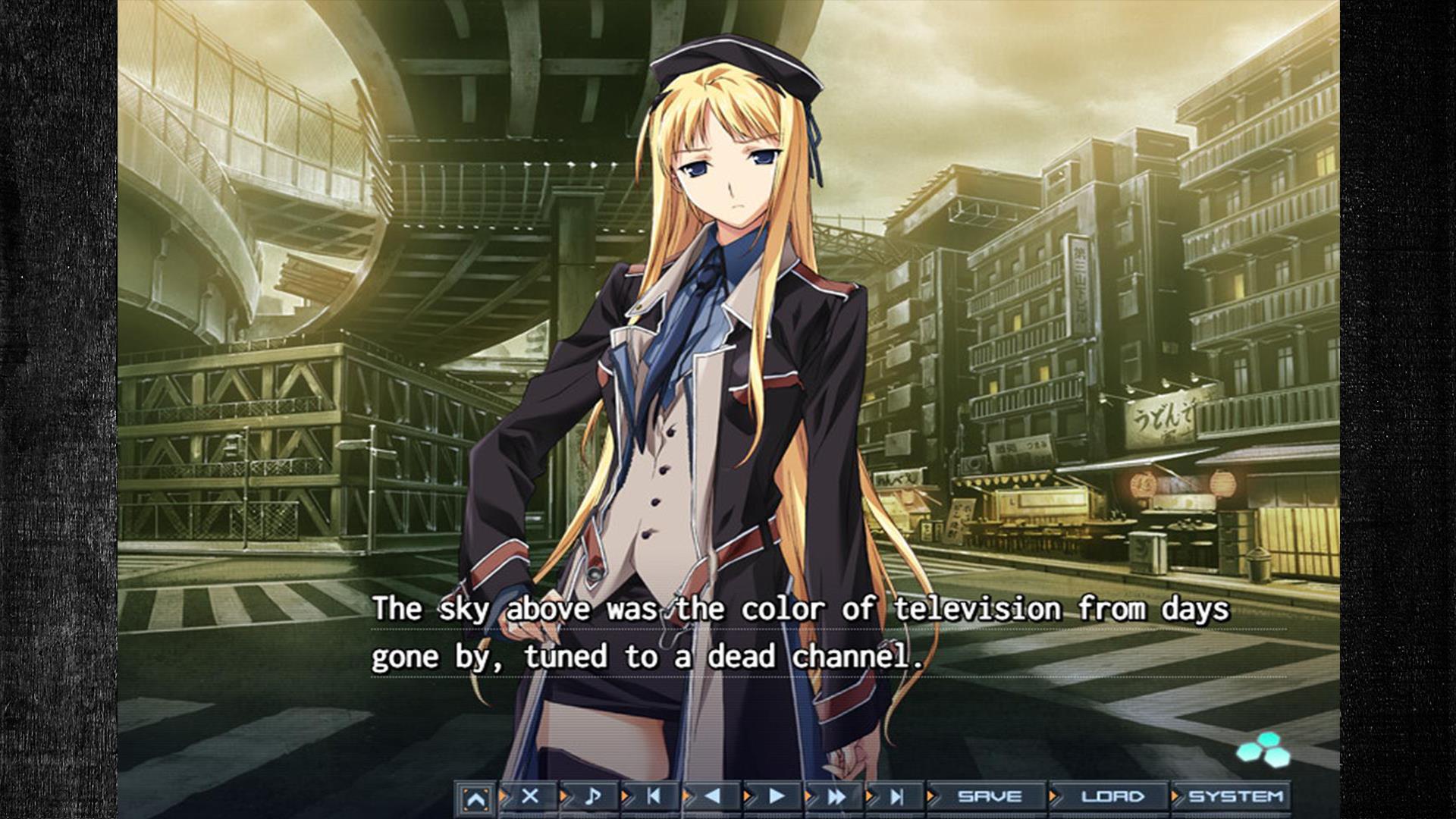Viewport: 1456px width, 819px height.
Task: Open the LOAD menu
Action: [1112, 797]
